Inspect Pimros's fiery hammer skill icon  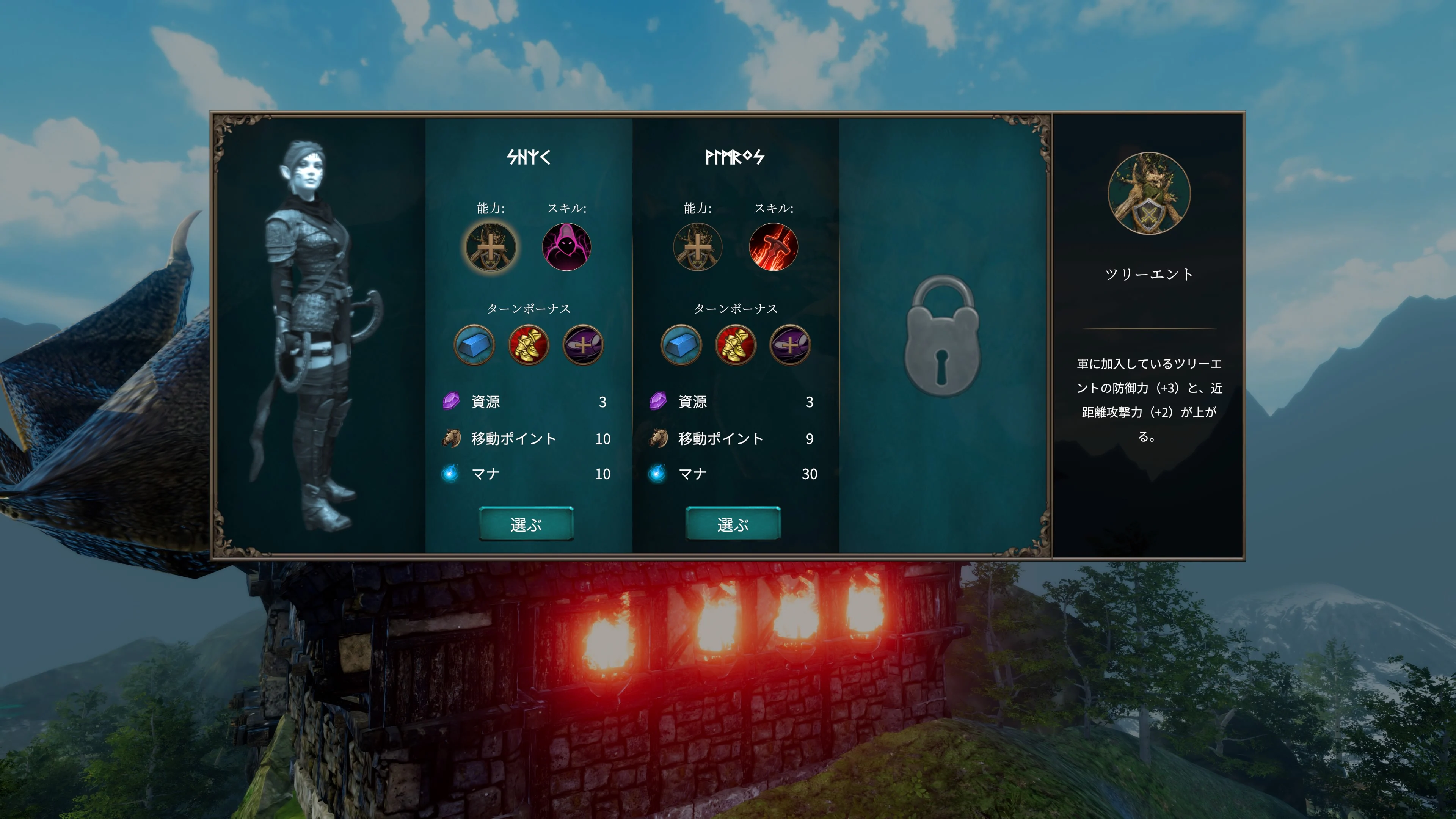click(x=774, y=247)
